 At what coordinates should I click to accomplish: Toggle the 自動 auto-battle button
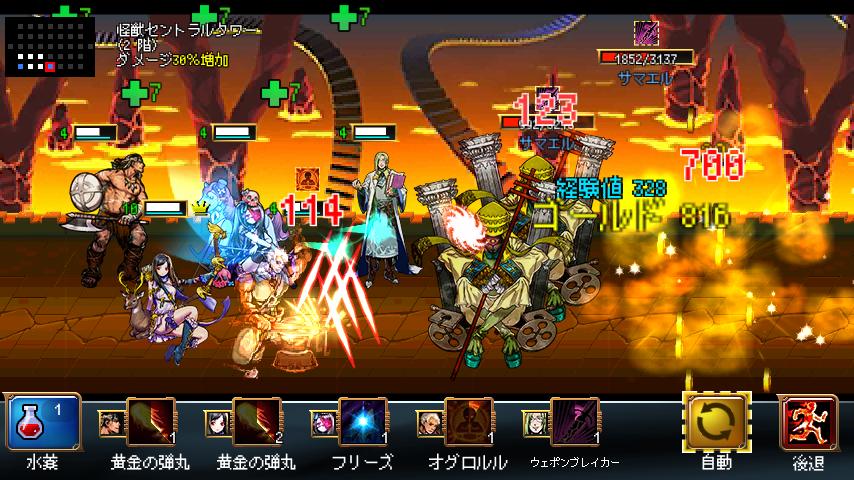pyautogui.click(x=716, y=423)
